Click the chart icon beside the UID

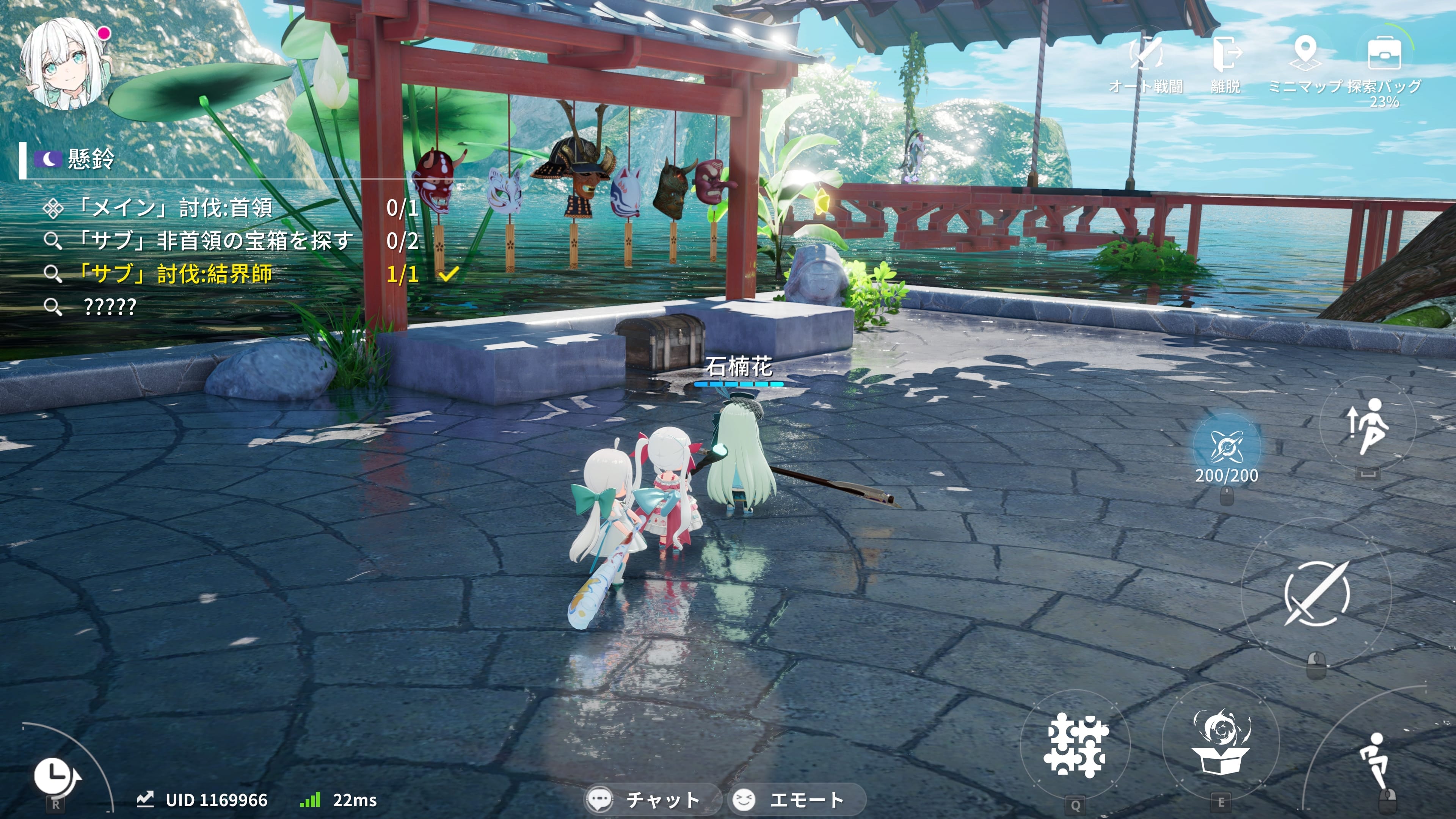pyautogui.click(x=145, y=799)
